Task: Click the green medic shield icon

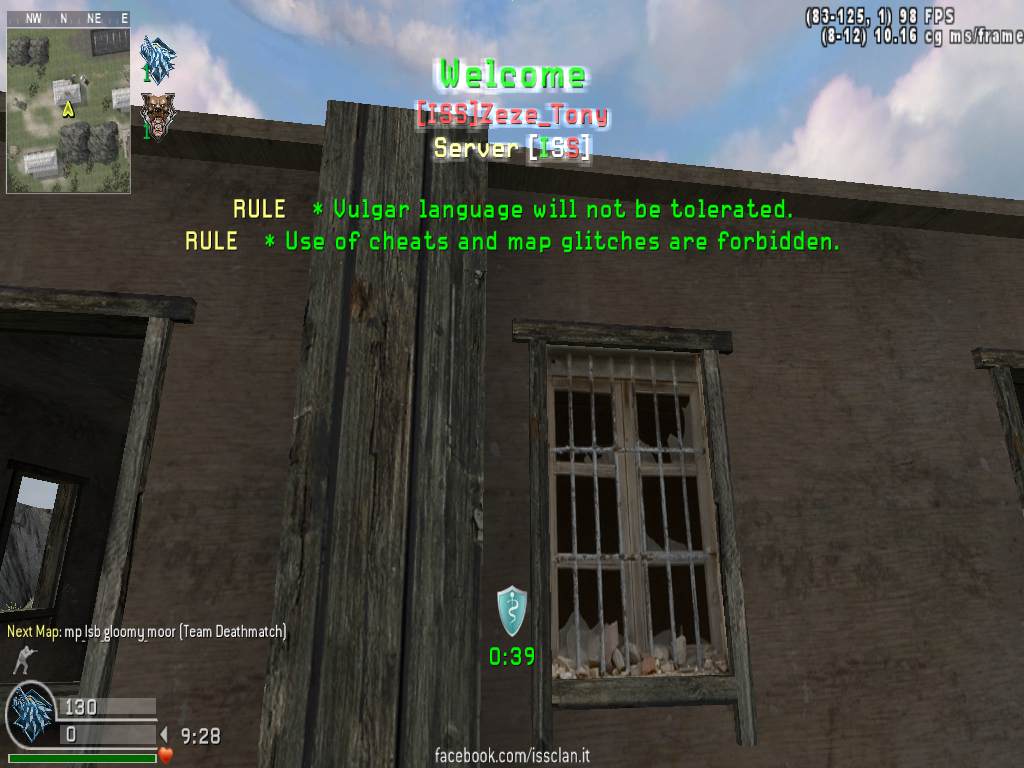Action: pyautogui.click(x=511, y=611)
